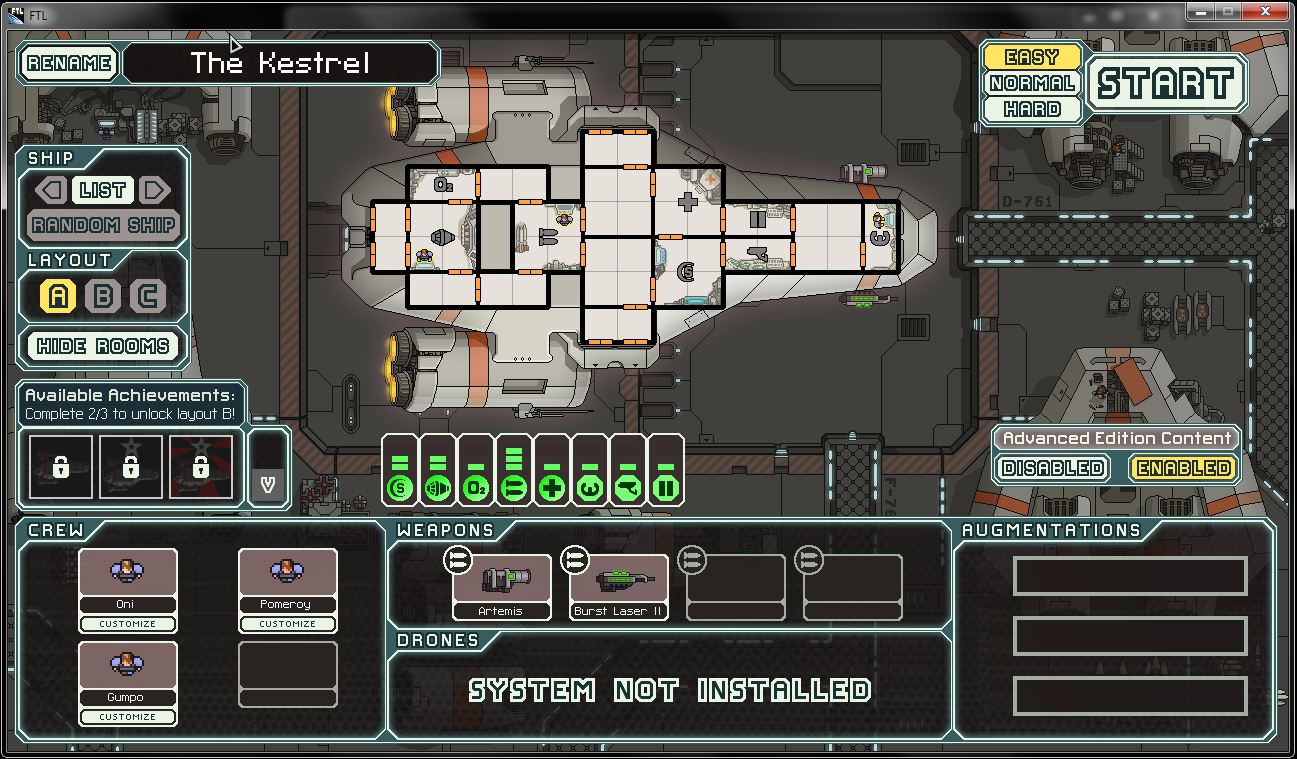Customize crew member Pomeroy
1297x759 pixels.
287,624
